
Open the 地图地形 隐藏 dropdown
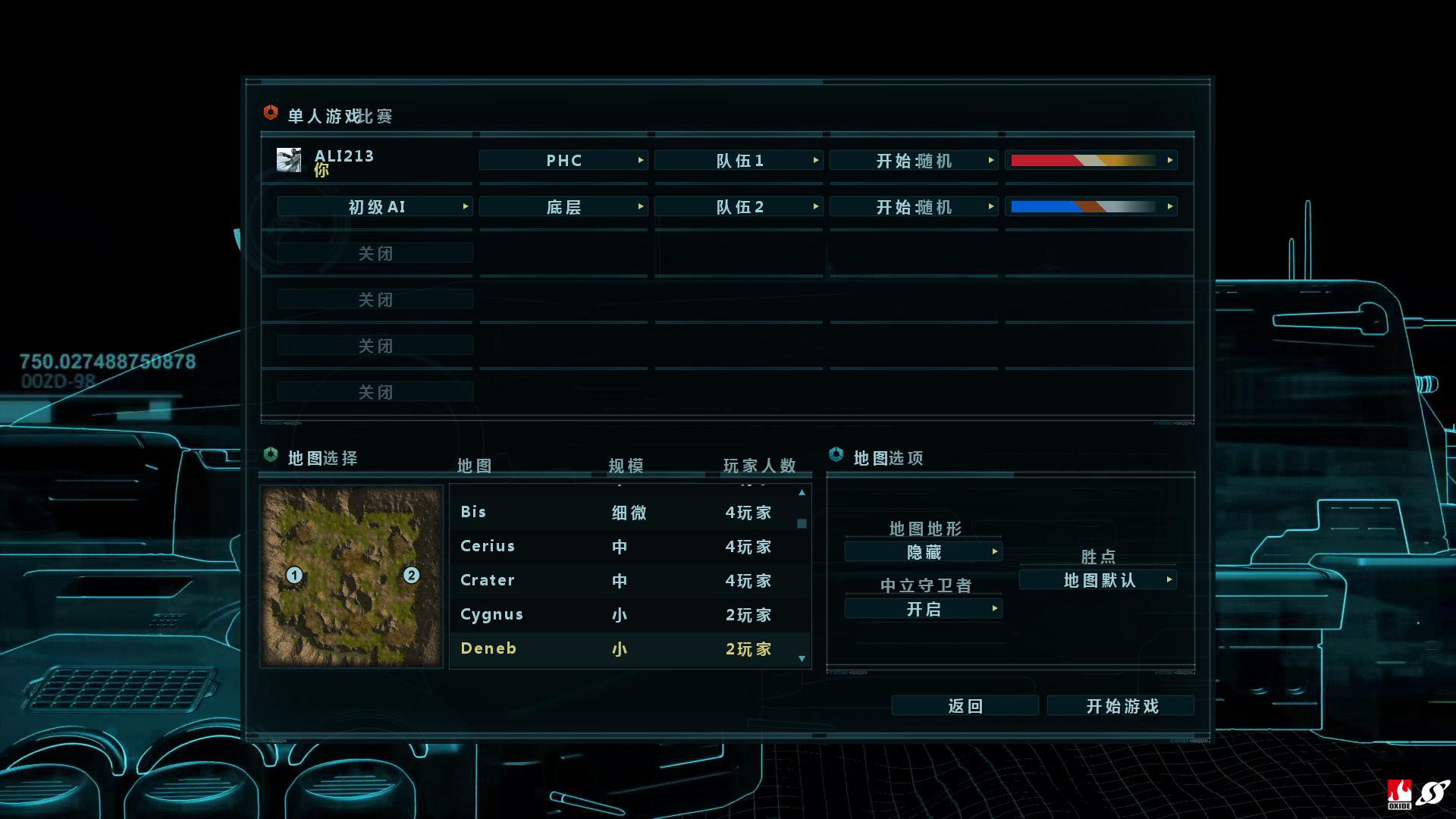point(923,552)
